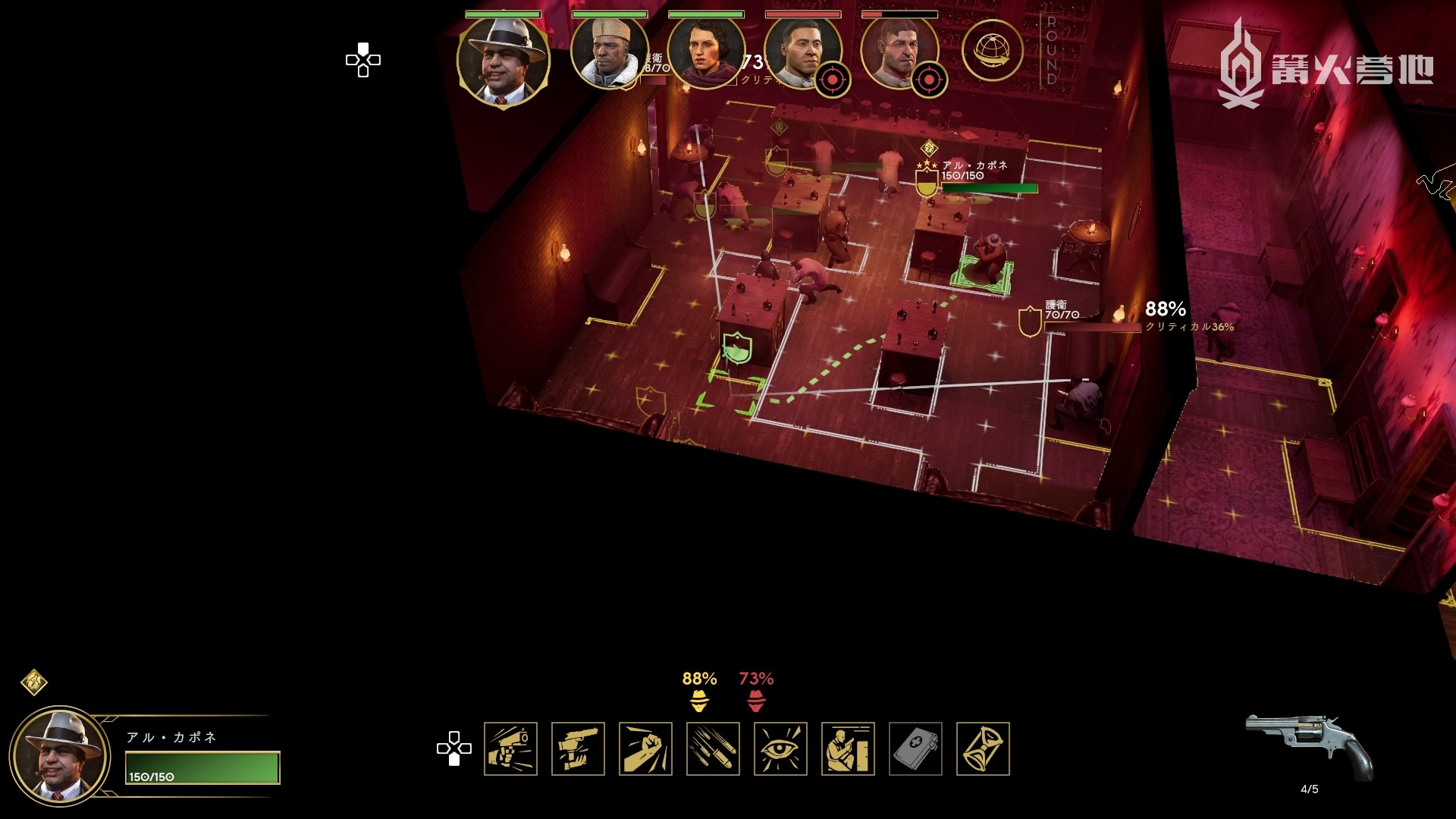Select the fur-collar man's turn portrait
This screenshot has width=1456, height=819.
pyautogui.click(x=609, y=53)
